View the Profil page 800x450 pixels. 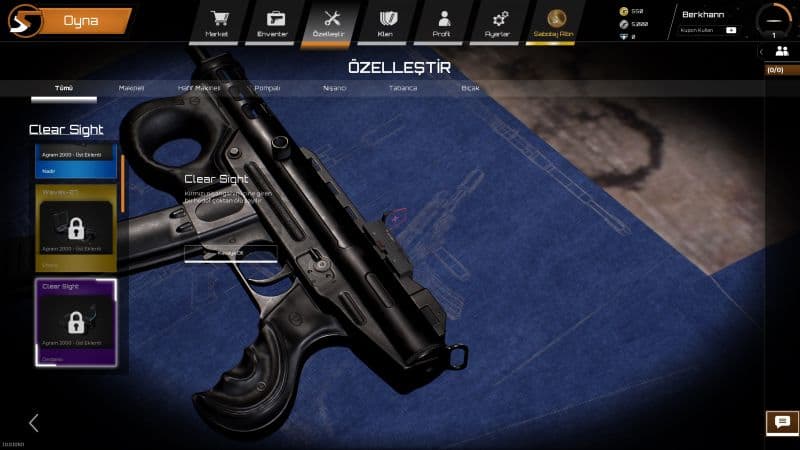click(441, 21)
